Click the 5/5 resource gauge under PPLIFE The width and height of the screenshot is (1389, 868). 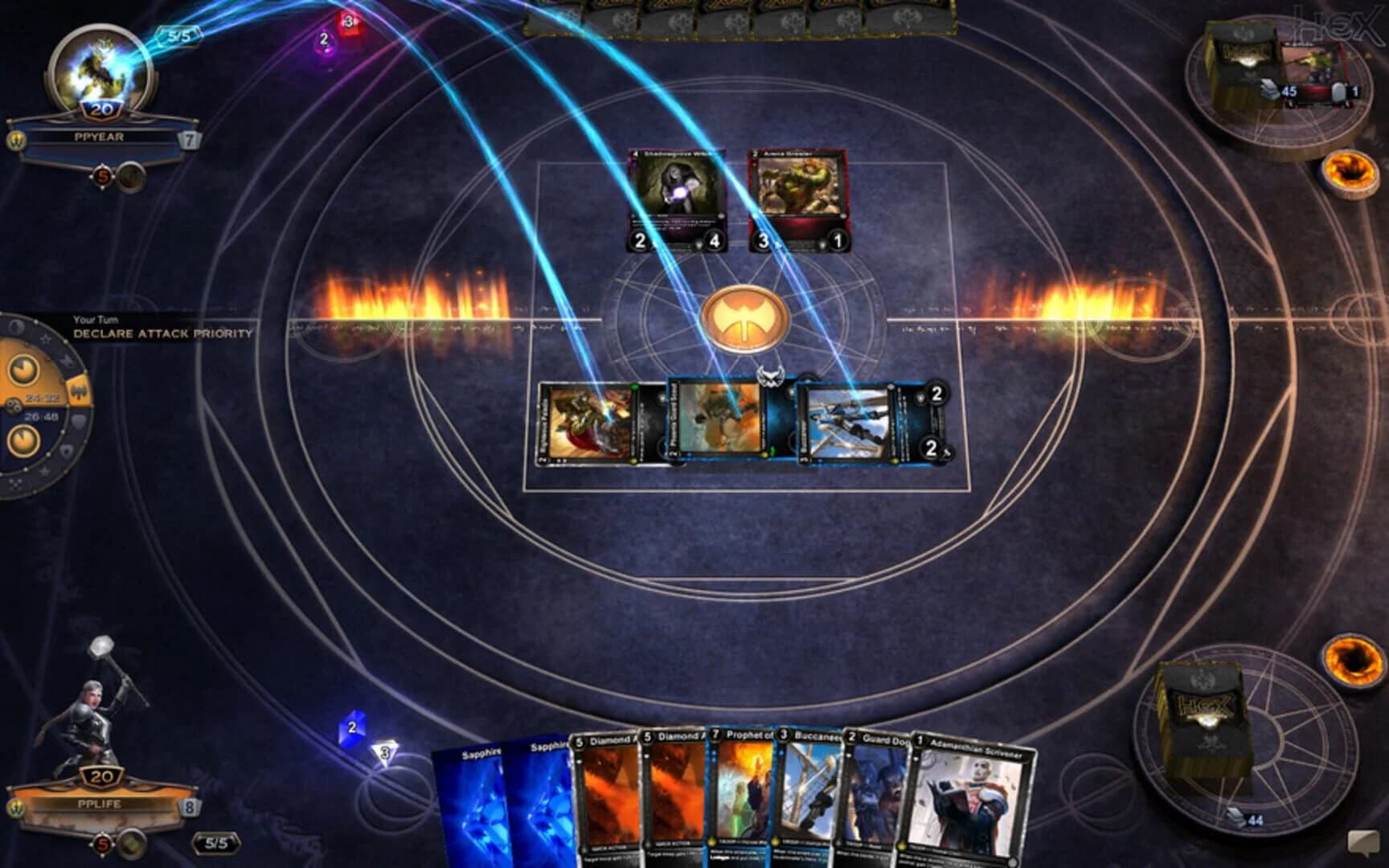[215, 843]
